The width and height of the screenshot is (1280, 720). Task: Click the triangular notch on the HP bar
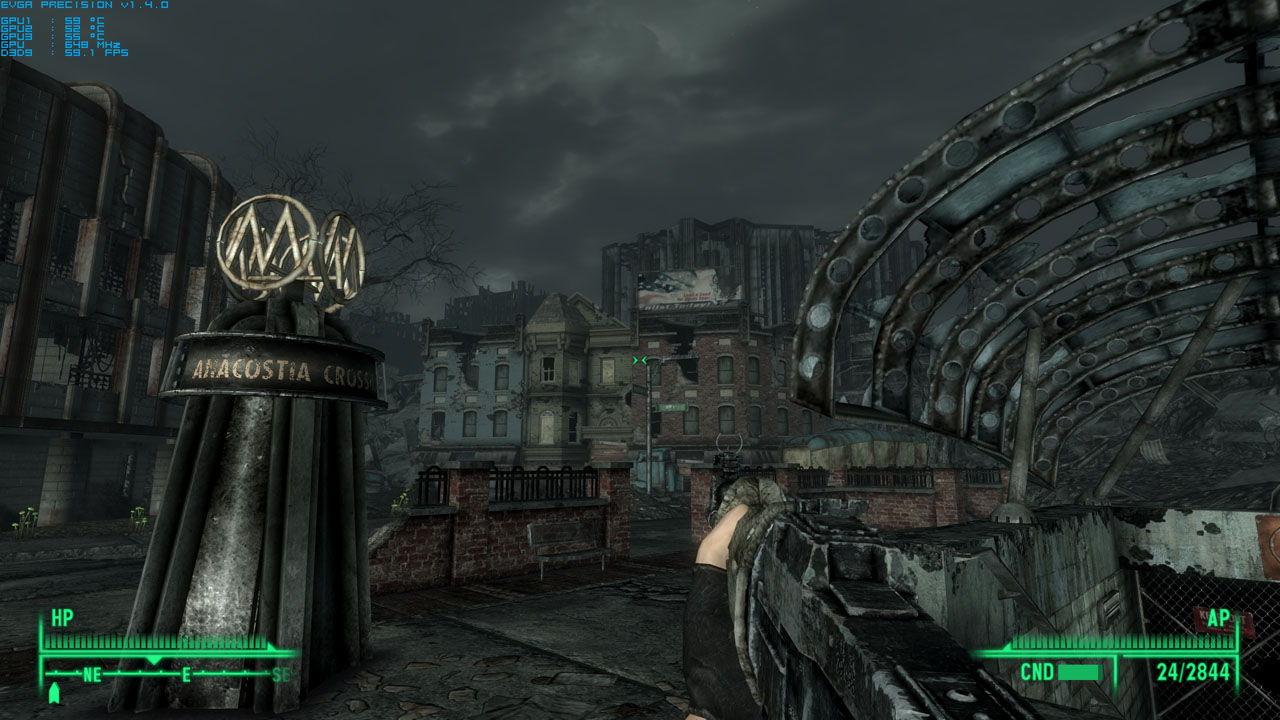tap(153, 658)
